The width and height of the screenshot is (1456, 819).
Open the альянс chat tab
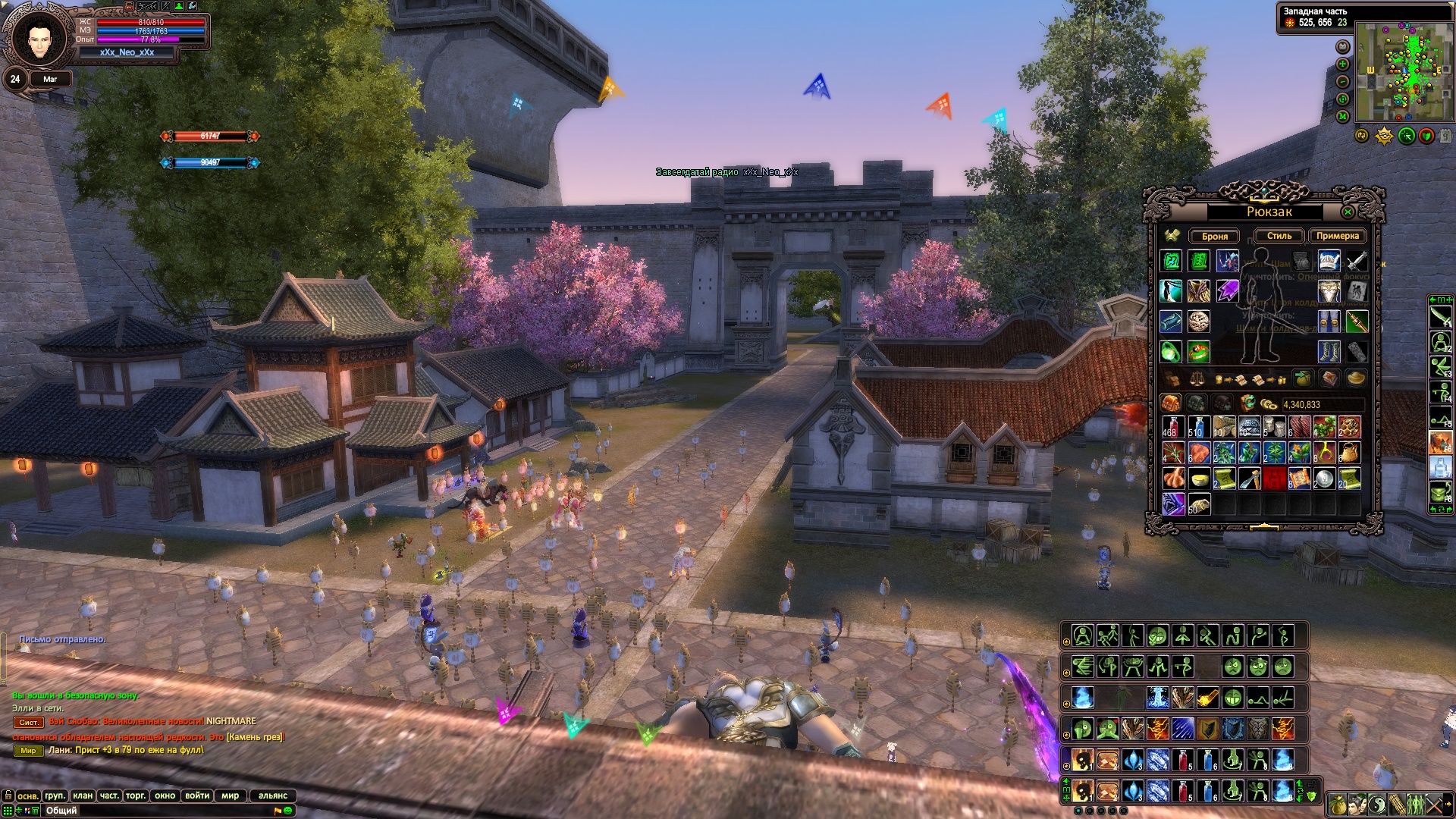point(273,795)
